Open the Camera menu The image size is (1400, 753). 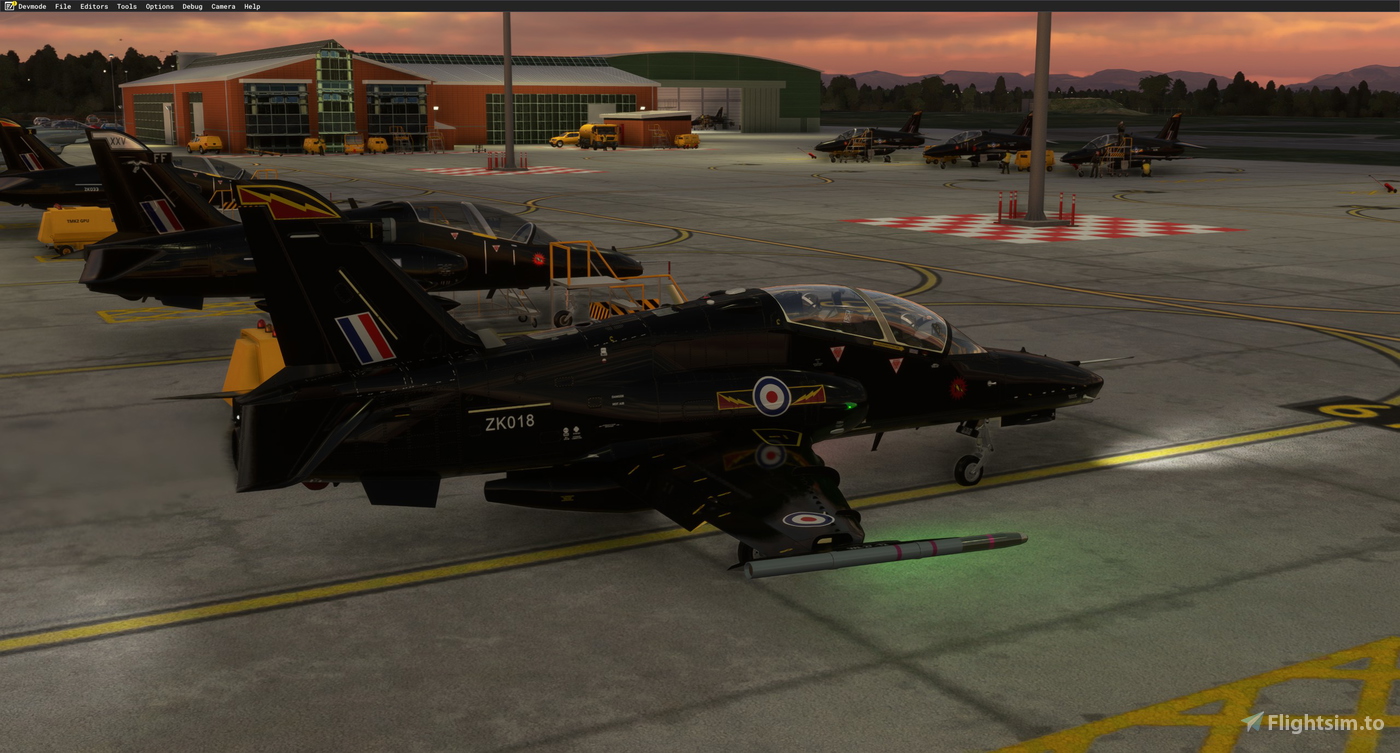[x=222, y=6]
